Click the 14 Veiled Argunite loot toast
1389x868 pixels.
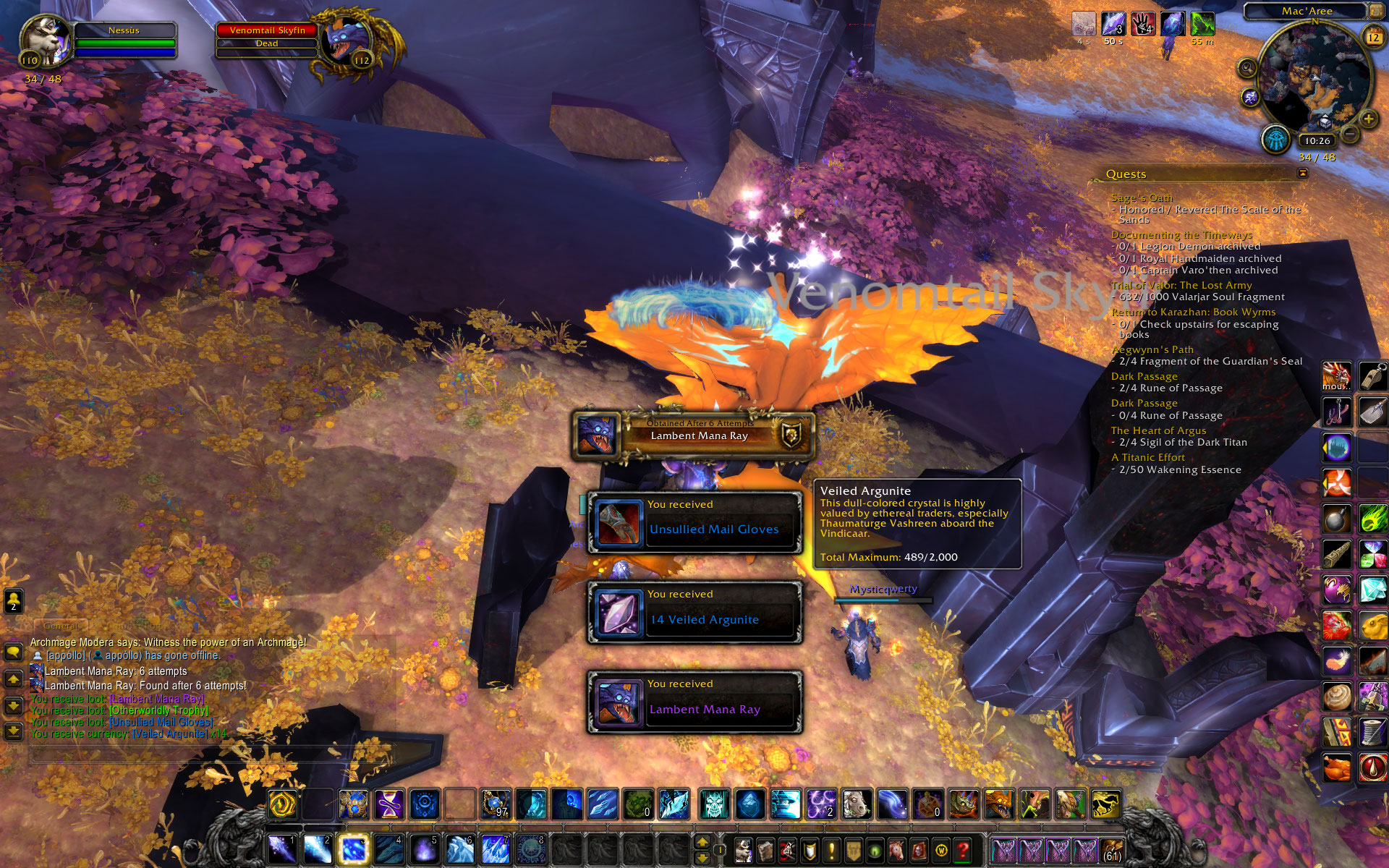[694, 612]
